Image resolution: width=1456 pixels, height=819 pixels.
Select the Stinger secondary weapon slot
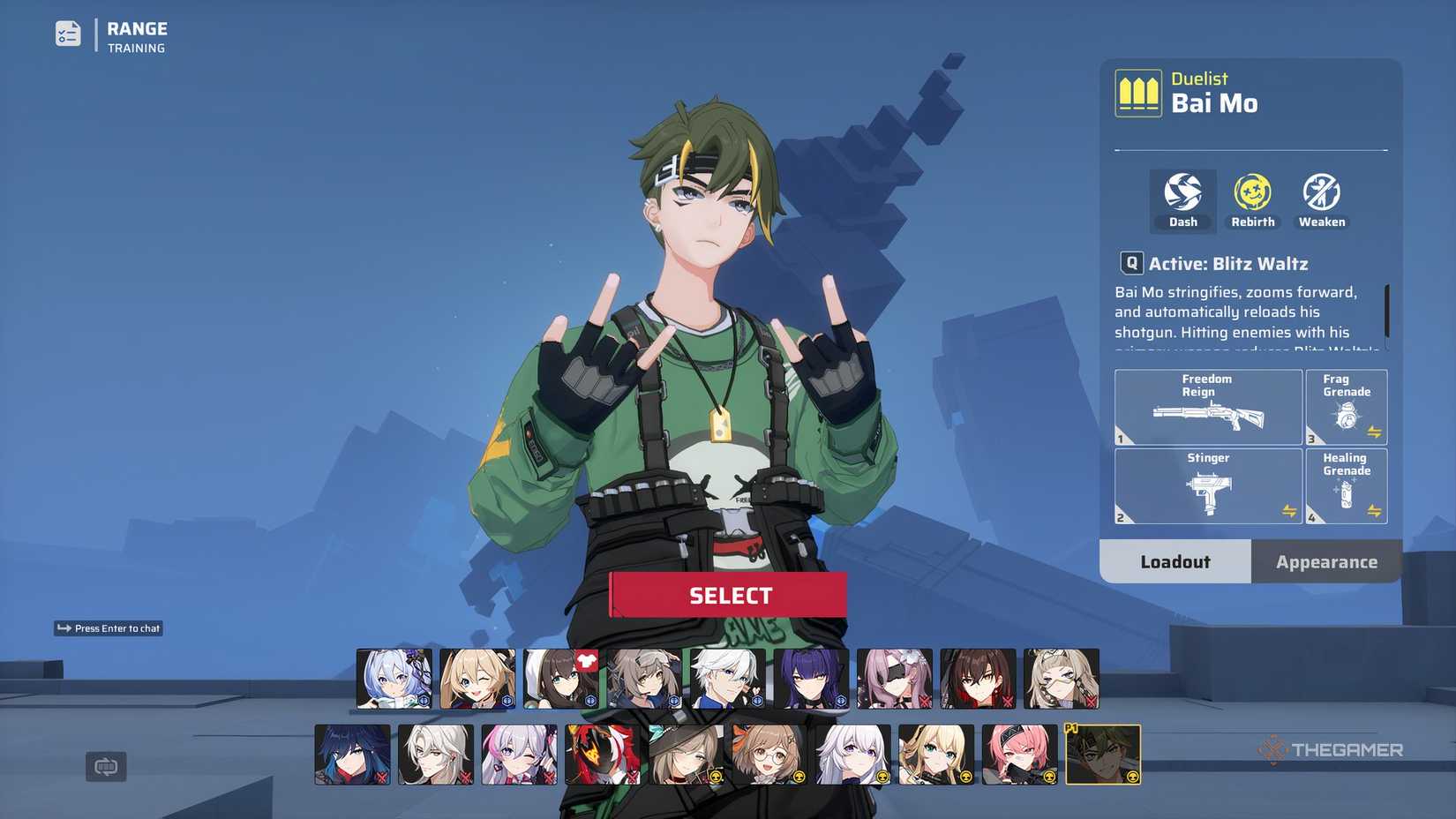point(1207,486)
